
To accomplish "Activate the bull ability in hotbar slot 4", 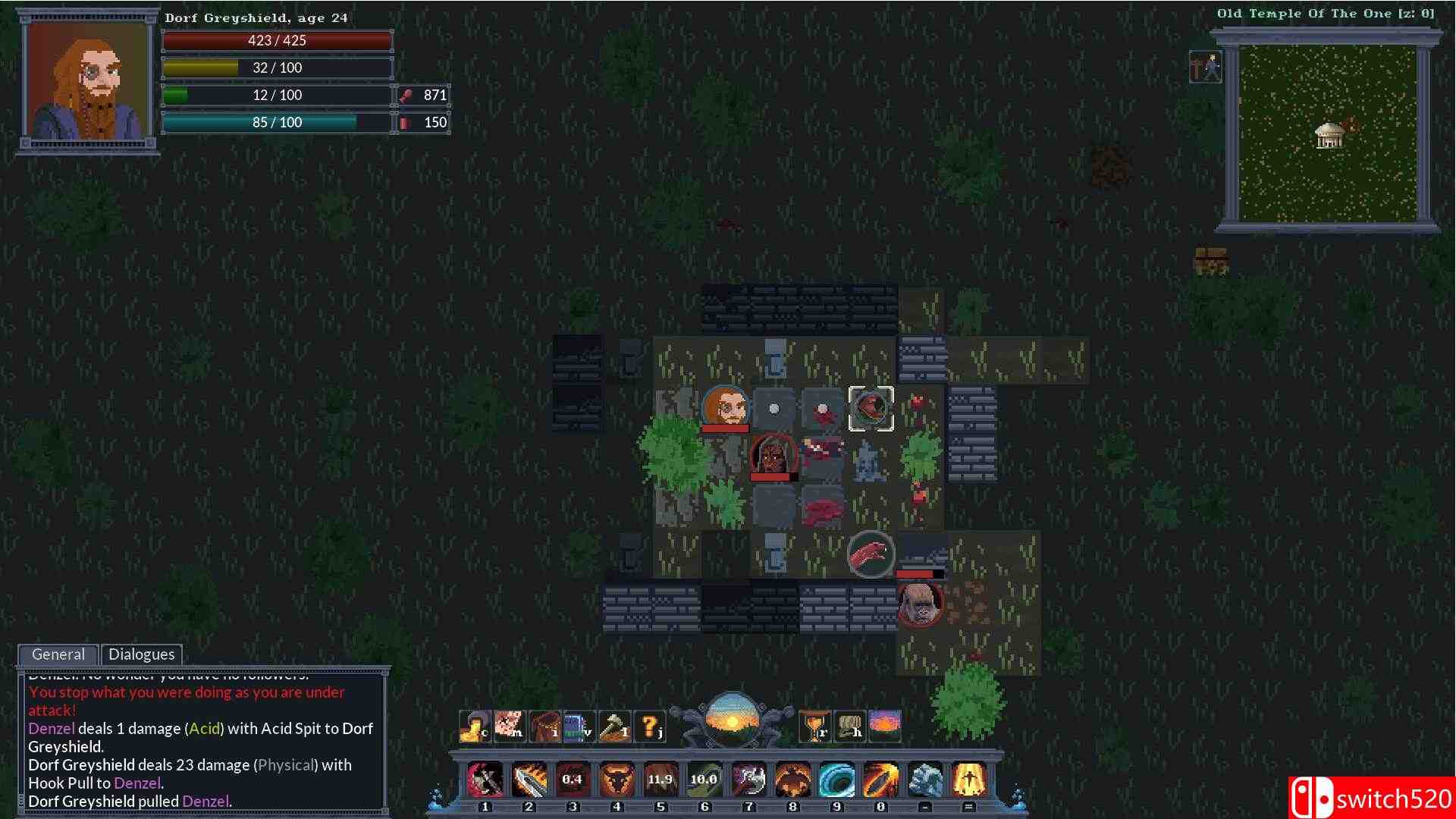I will tap(616, 779).
